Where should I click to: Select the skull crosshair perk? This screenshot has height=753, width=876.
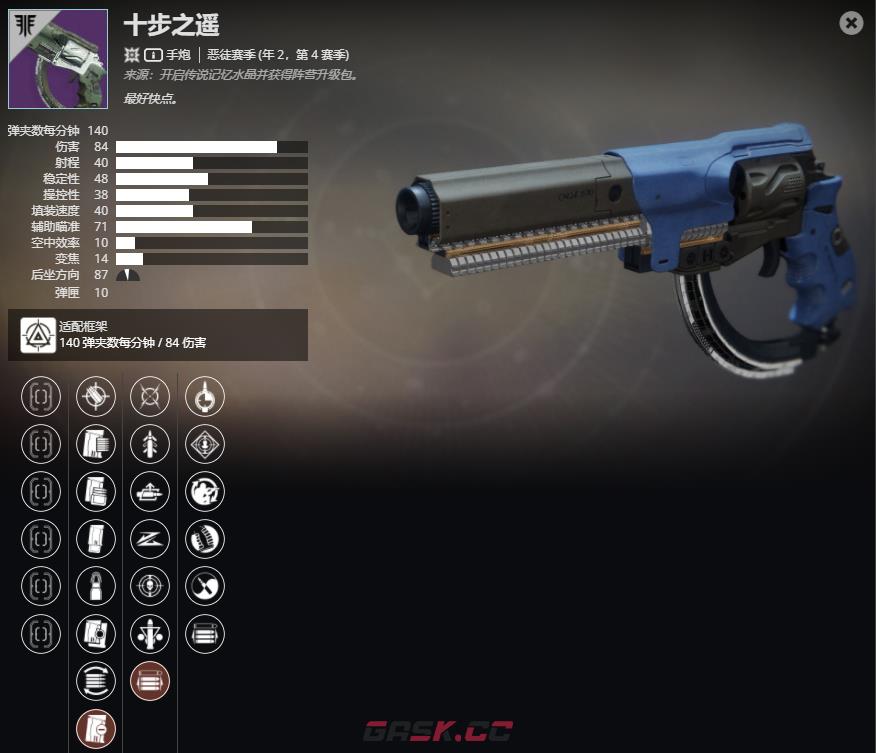click(150, 586)
